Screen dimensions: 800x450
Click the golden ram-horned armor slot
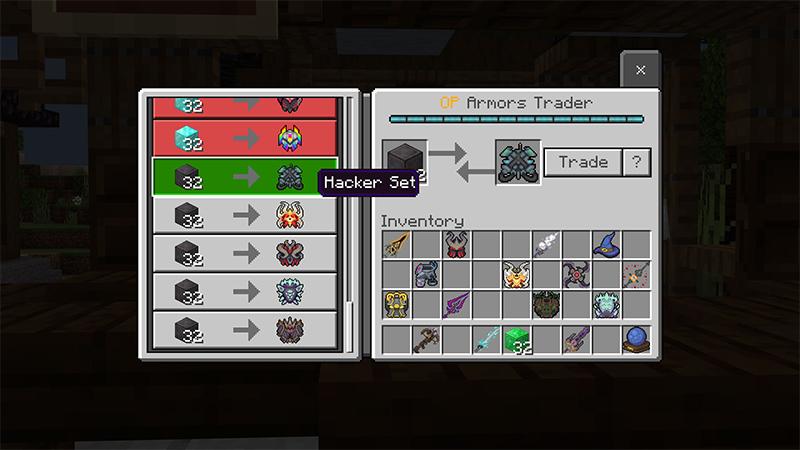tap(396, 304)
